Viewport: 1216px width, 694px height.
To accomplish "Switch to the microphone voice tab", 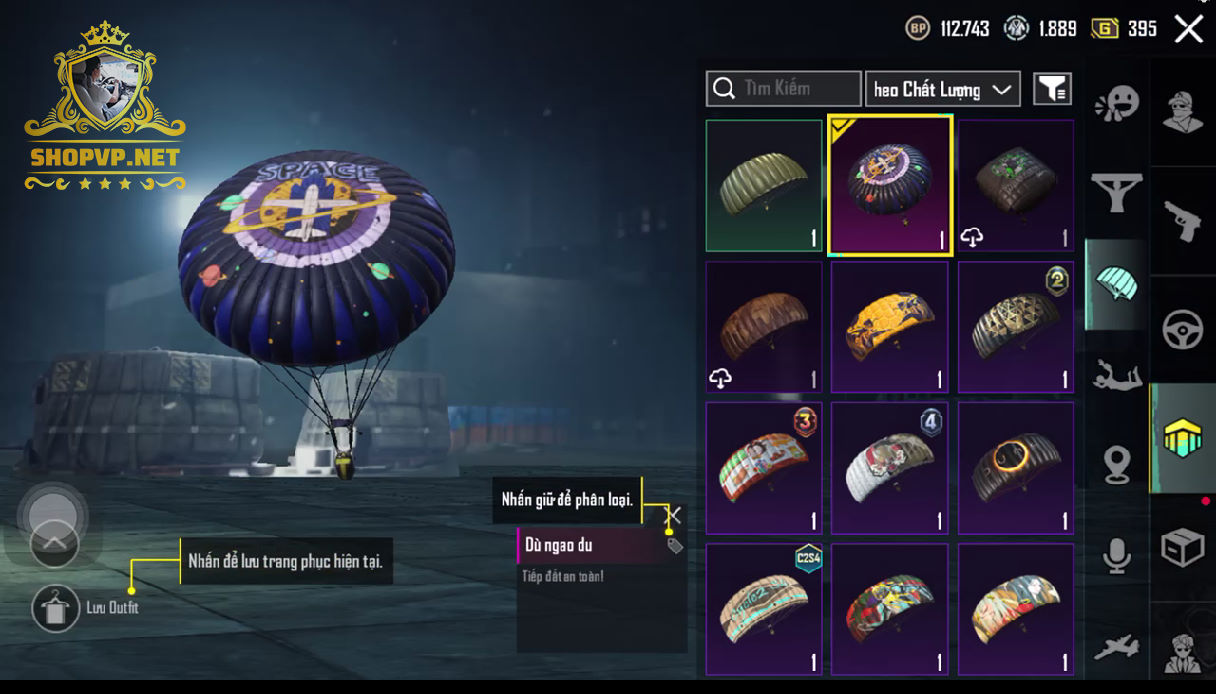I will [x=1116, y=556].
